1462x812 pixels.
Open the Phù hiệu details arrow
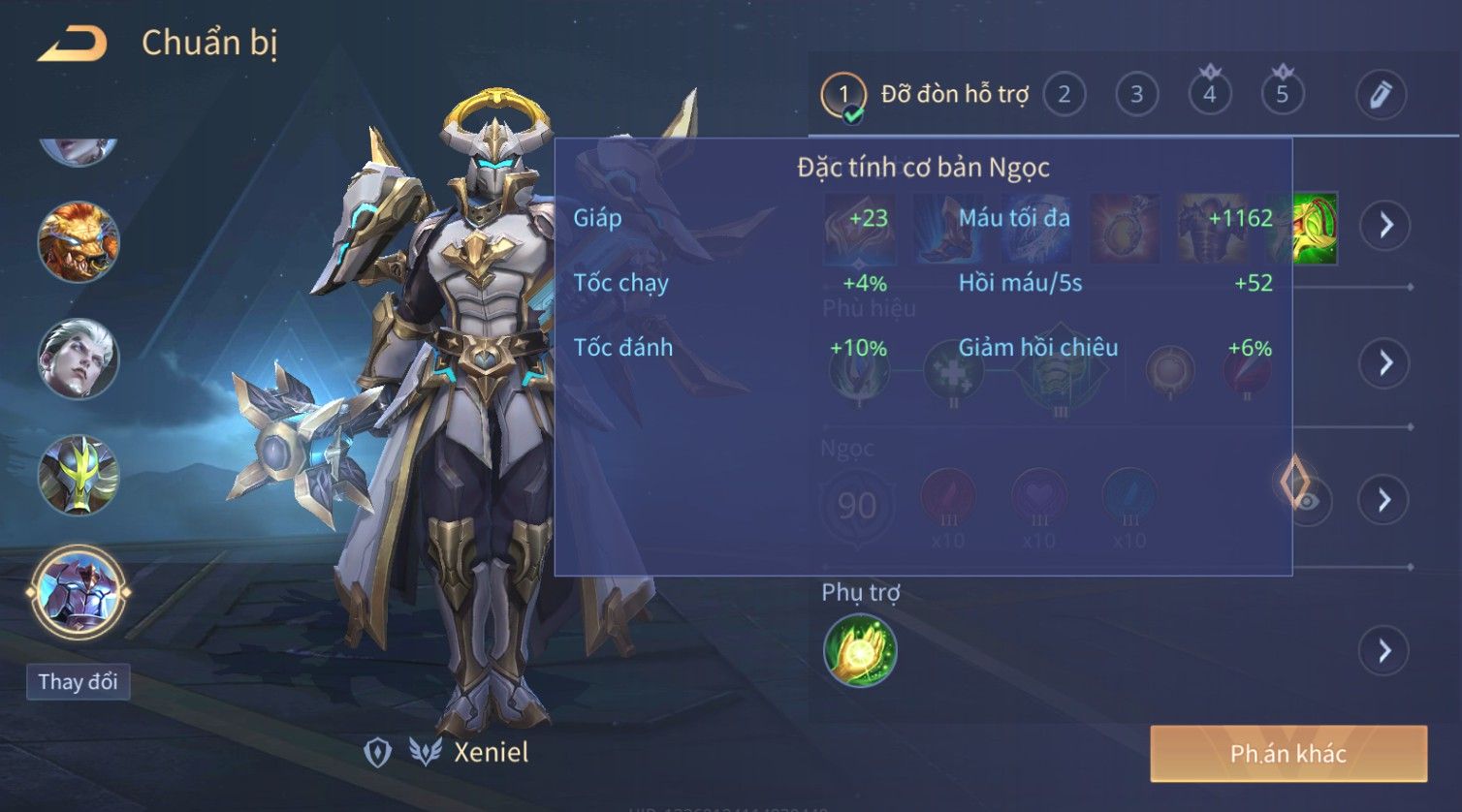[1385, 363]
